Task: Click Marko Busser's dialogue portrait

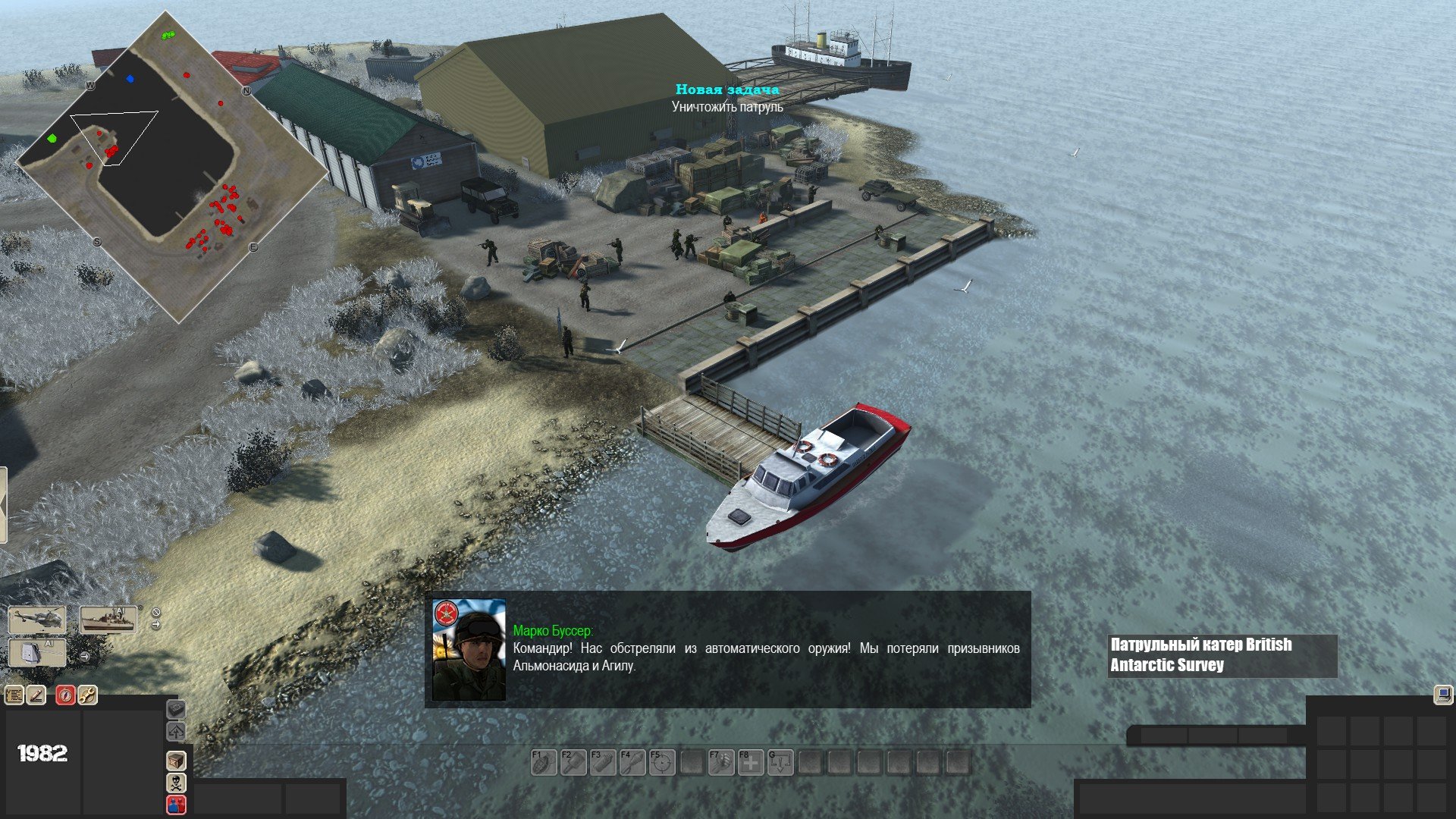Action: [469, 649]
